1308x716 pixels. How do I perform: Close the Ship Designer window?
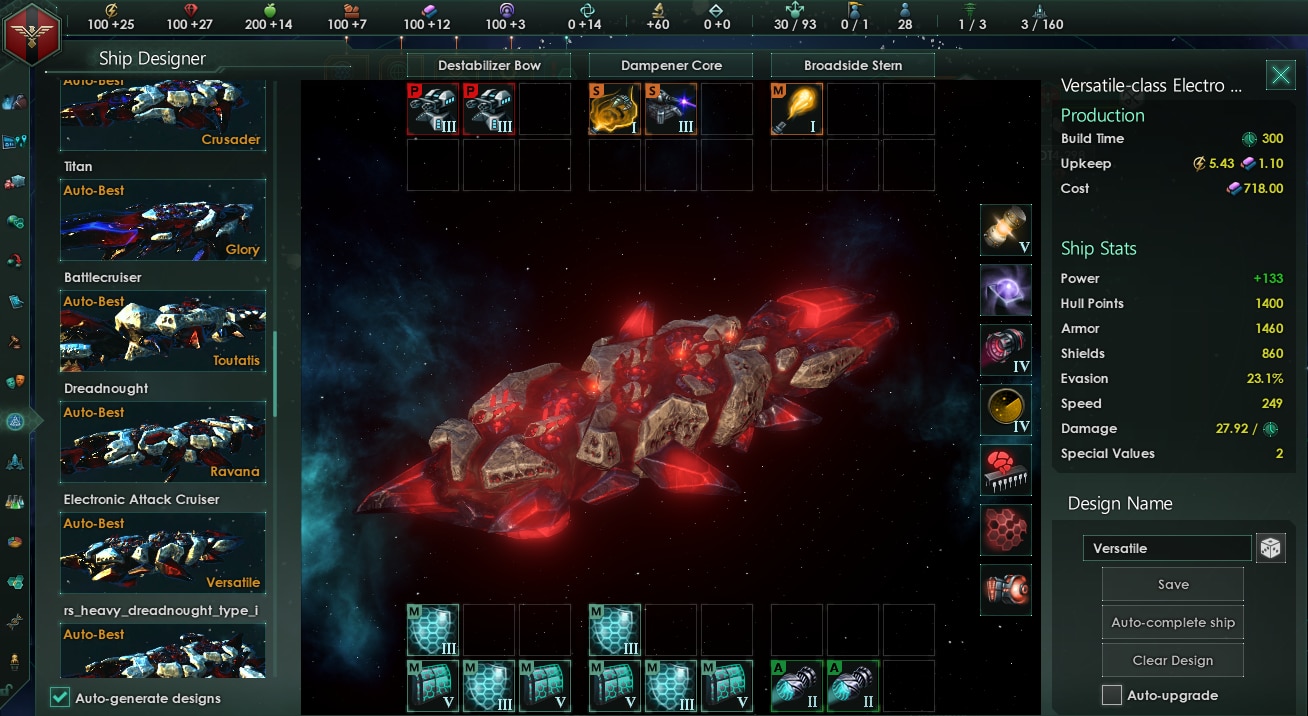pyautogui.click(x=1280, y=75)
